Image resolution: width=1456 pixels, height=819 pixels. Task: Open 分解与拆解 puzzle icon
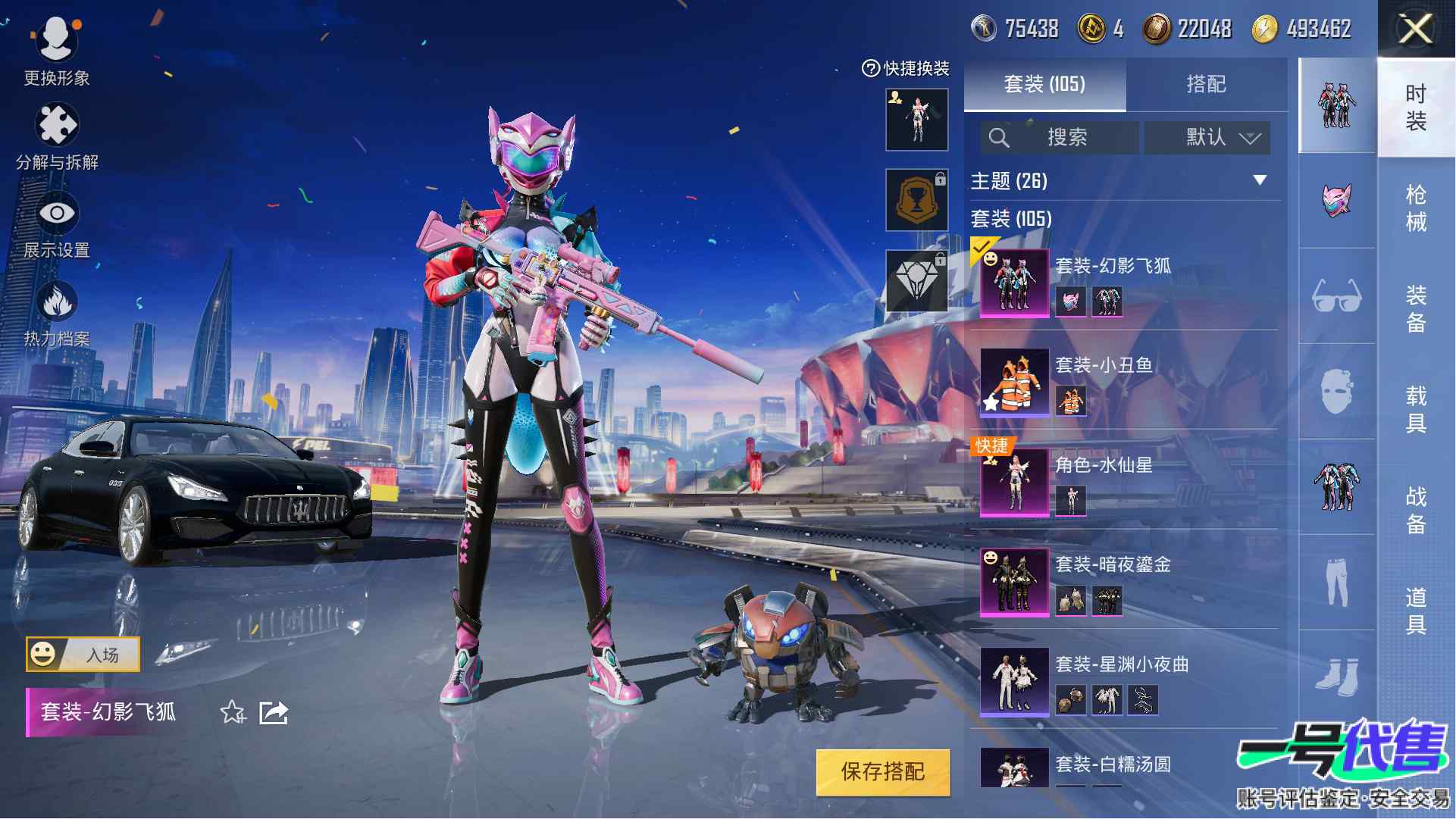pyautogui.click(x=57, y=135)
